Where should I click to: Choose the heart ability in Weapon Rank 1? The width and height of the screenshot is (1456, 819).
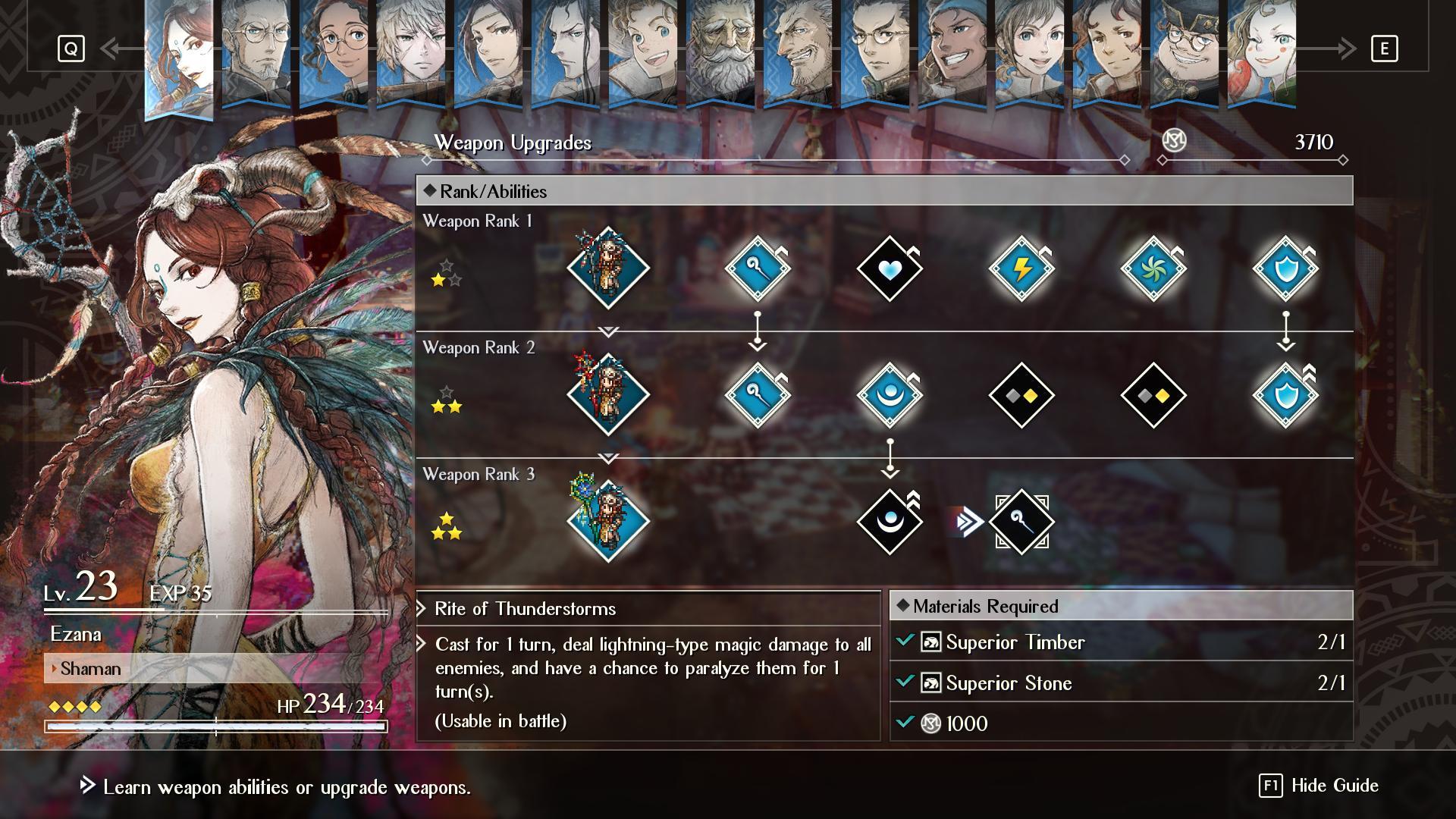point(890,268)
